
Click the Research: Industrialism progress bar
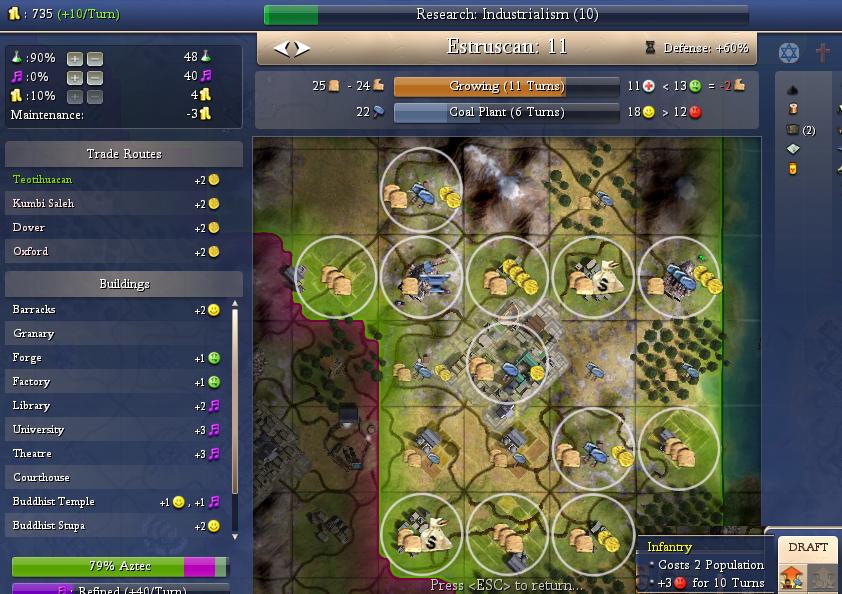coord(505,15)
